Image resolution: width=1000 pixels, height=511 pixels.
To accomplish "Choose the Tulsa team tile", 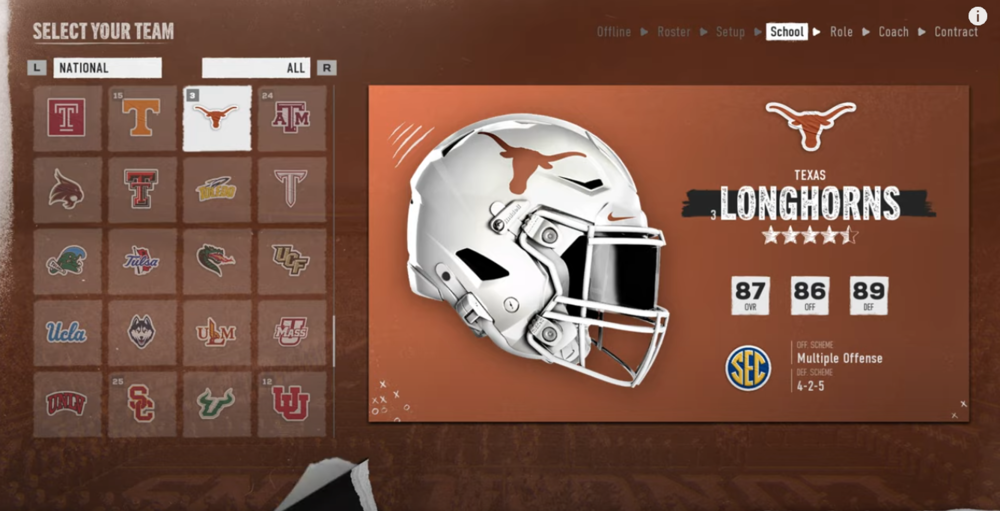I will pos(142,261).
